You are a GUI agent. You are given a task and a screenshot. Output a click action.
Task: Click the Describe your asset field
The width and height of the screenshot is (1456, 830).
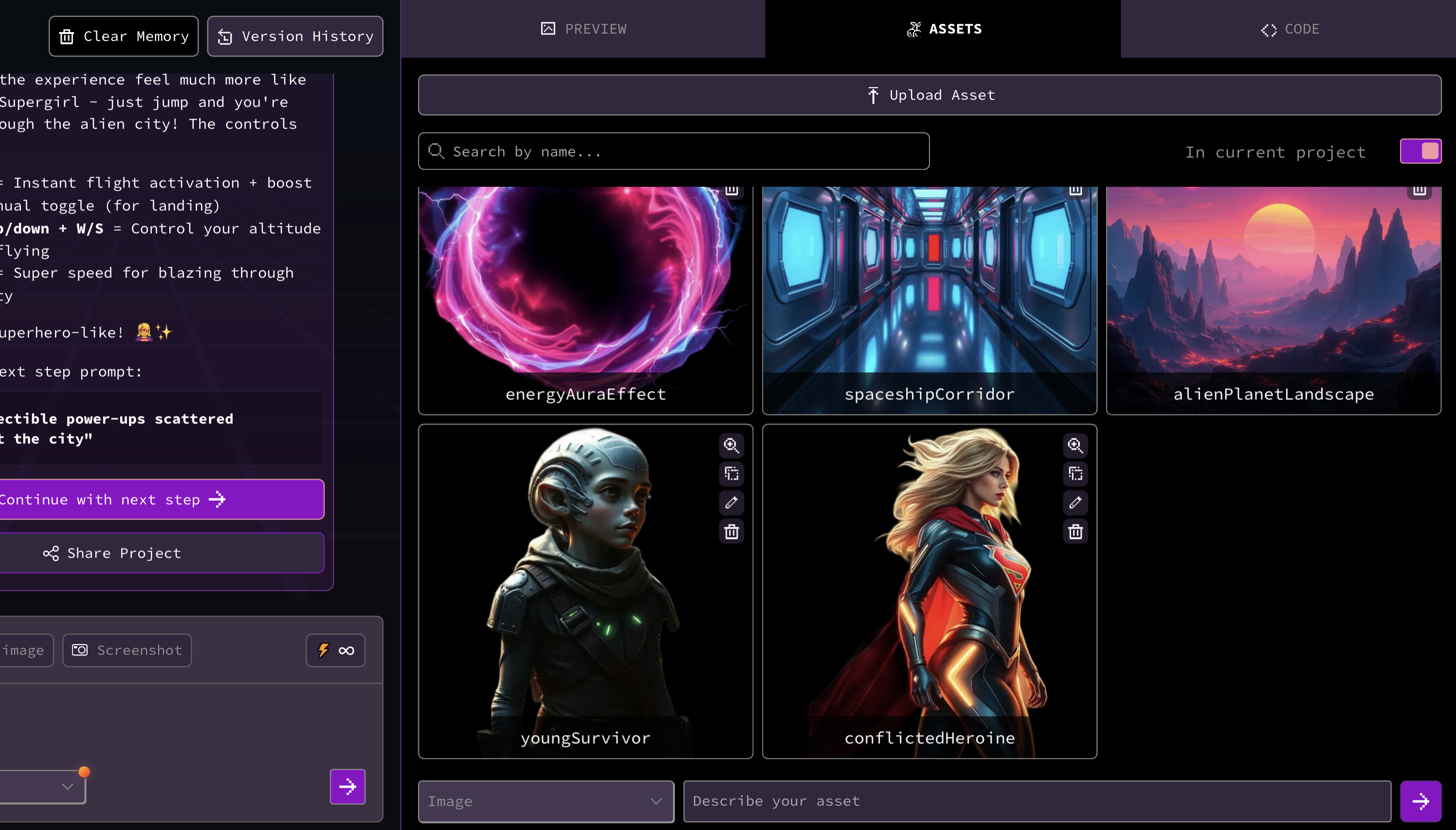pyautogui.click(x=1037, y=801)
